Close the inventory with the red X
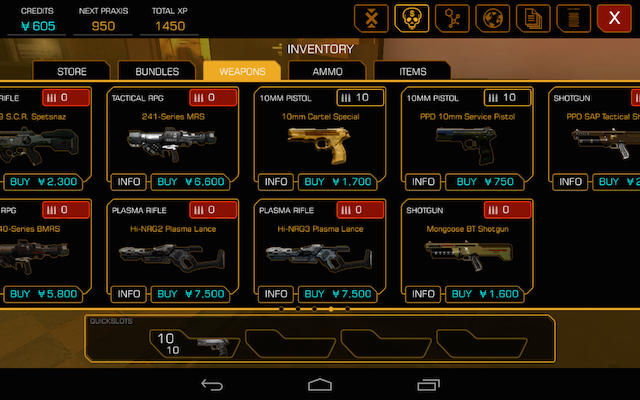 tap(614, 17)
